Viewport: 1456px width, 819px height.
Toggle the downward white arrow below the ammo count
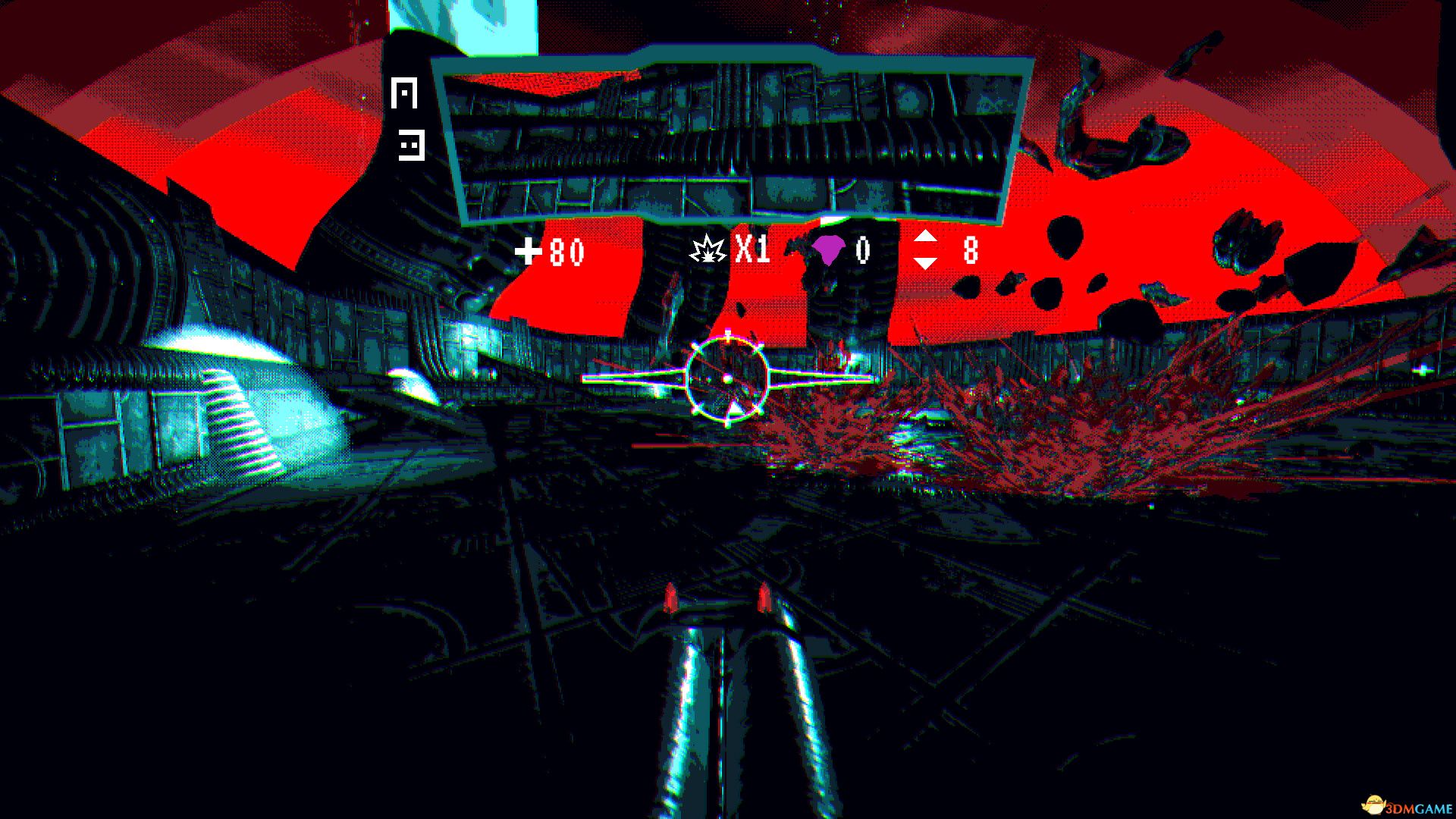927,263
